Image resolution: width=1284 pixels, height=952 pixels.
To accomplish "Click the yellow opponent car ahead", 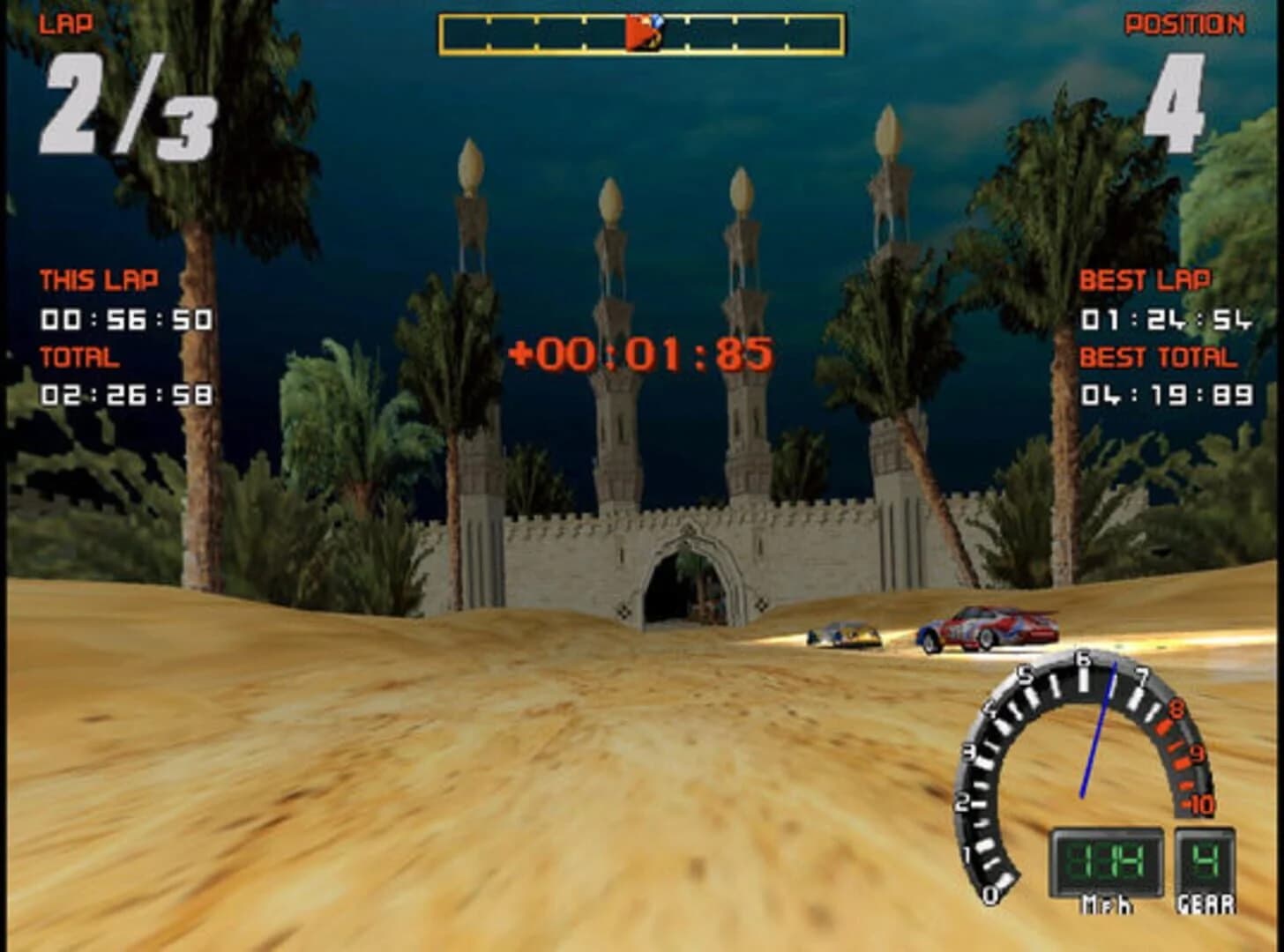I will [842, 633].
